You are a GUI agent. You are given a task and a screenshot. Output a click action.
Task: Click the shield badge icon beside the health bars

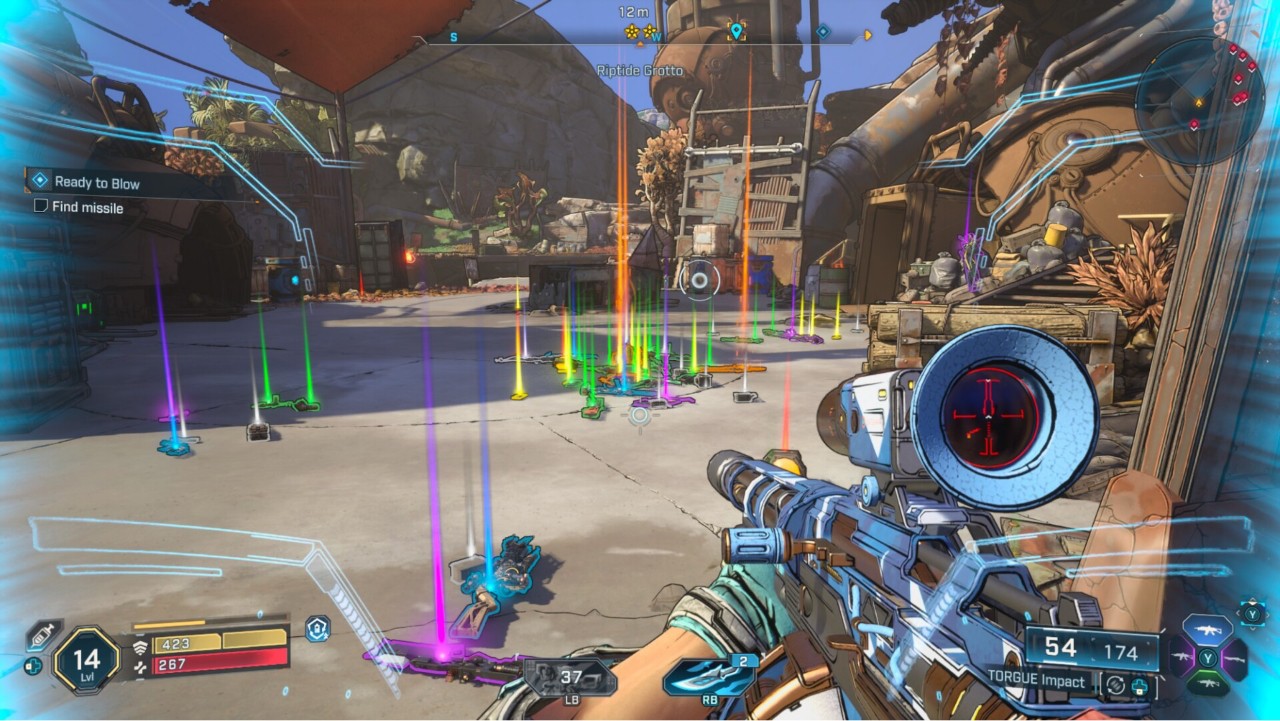318,629
